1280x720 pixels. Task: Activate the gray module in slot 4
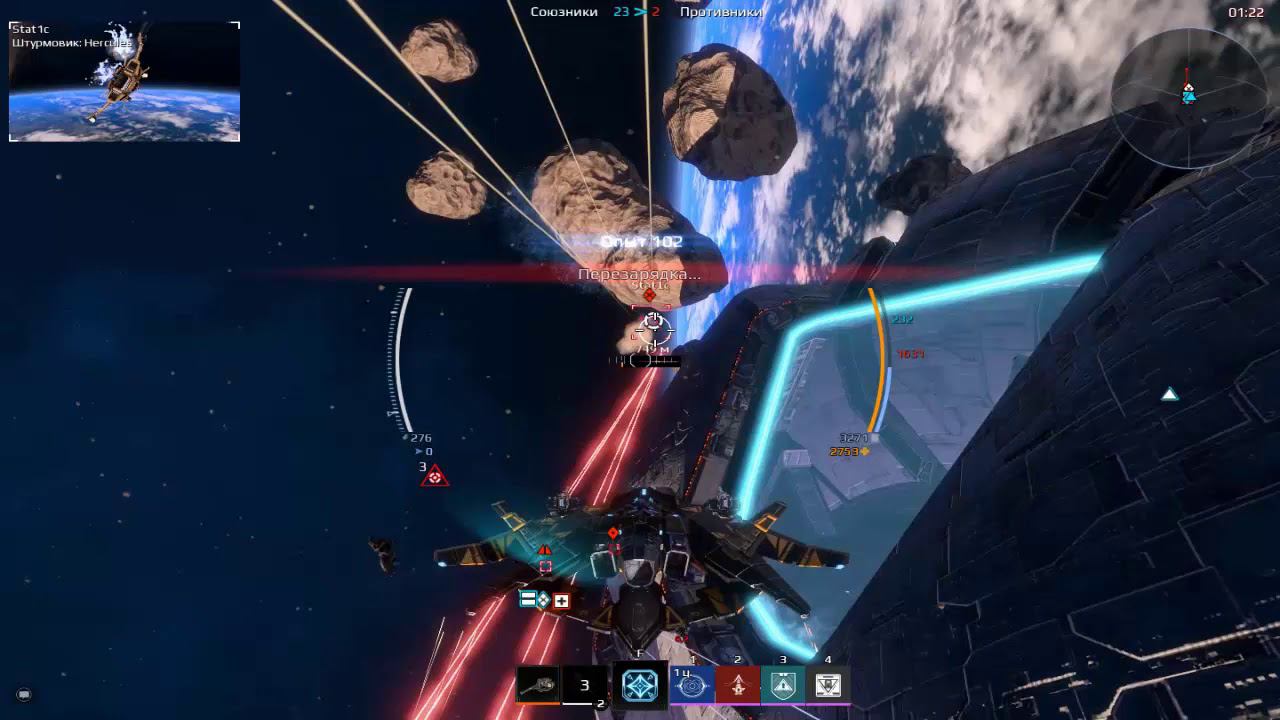tap(828, 685)
